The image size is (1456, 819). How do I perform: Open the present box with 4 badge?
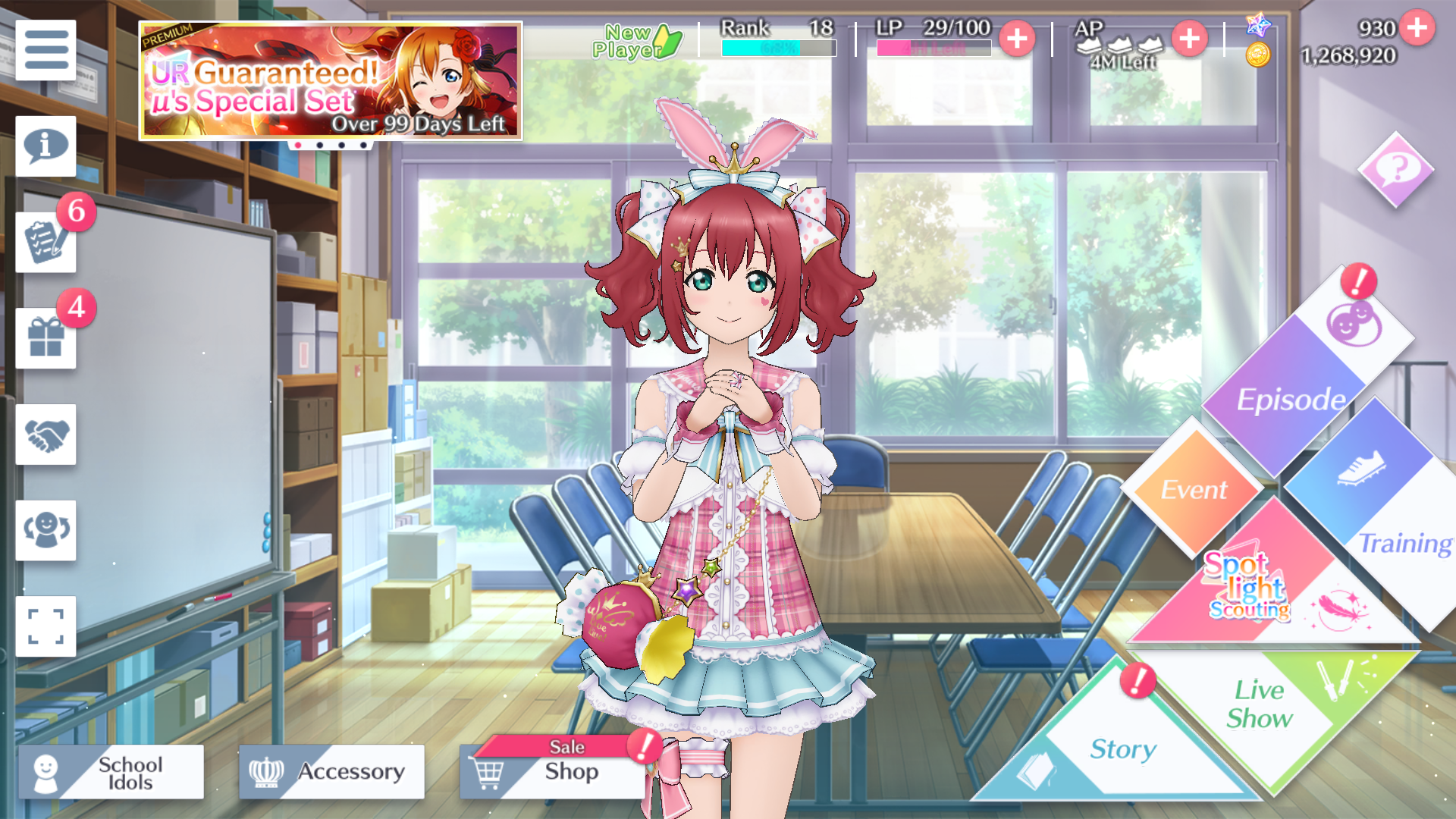tap(45, 338)
